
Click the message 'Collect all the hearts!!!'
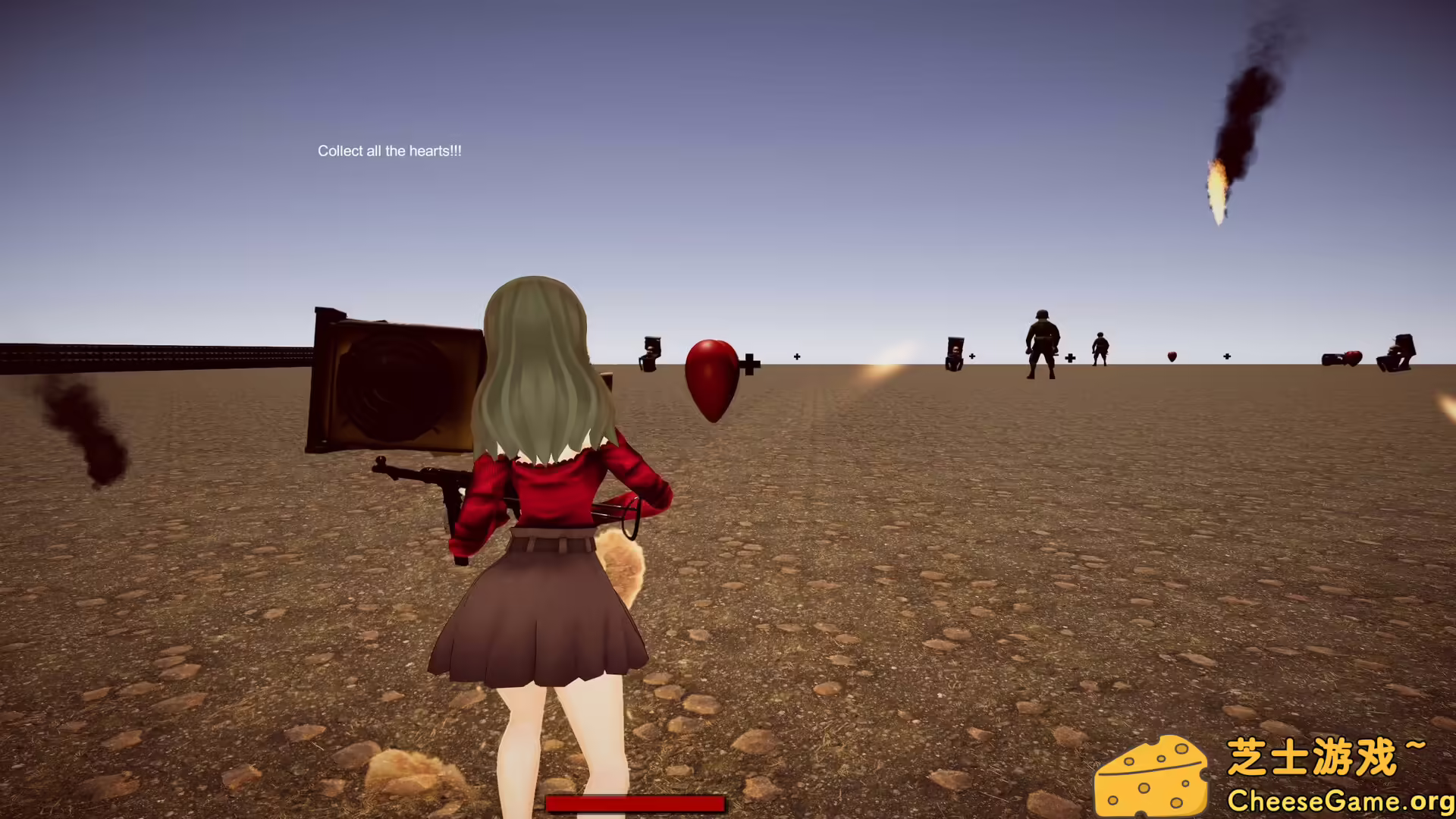[390, 151]
